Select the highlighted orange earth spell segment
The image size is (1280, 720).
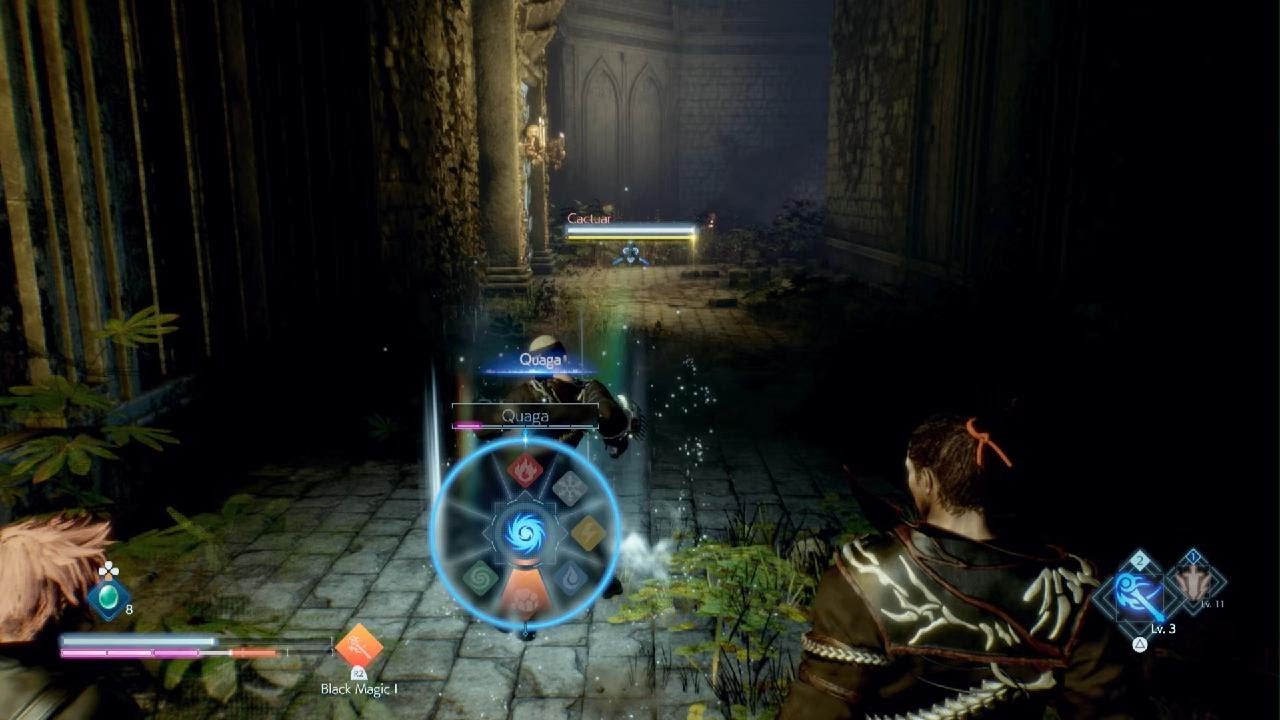coord(524,597)
